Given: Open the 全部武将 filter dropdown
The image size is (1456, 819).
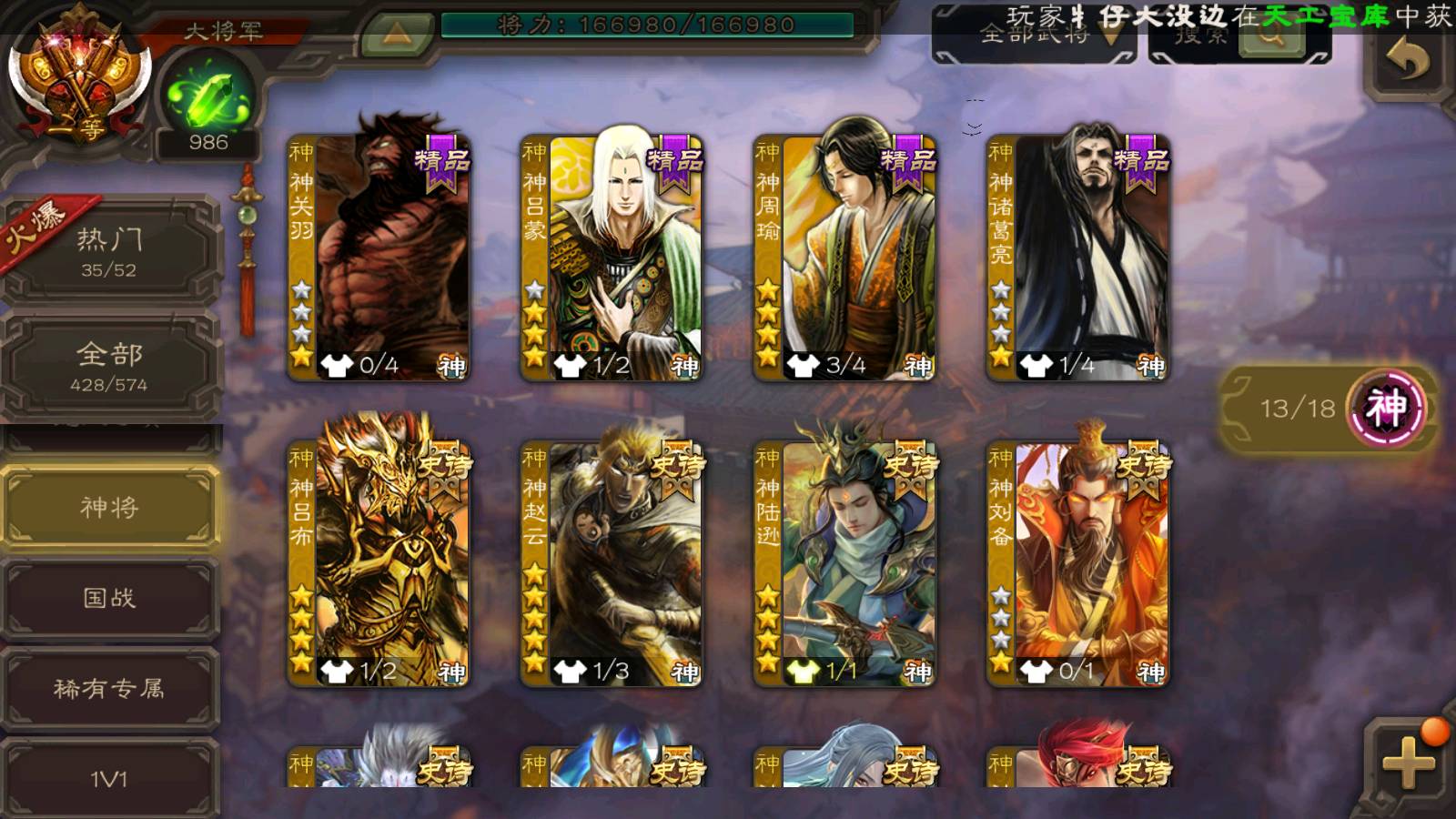Looking at the screenshot, I should click(x=1036, y=36).
